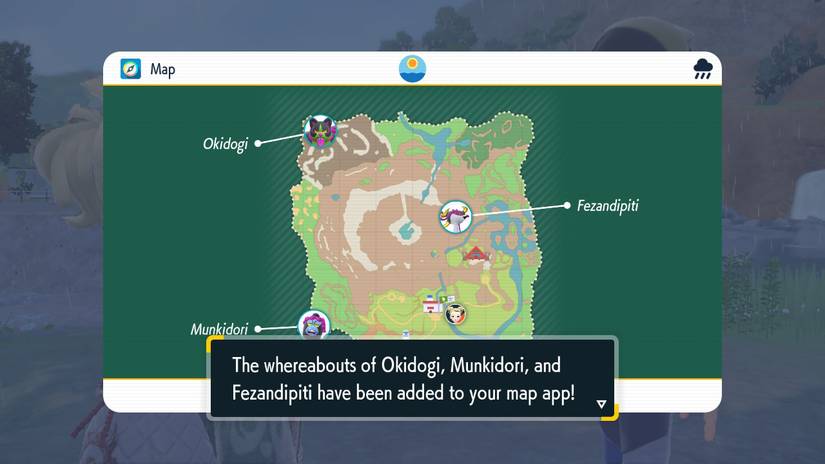Click the Map app compass icon
The height and width of the screenshot is (464, 825).
pyautogui.click(x=131, y=69)
